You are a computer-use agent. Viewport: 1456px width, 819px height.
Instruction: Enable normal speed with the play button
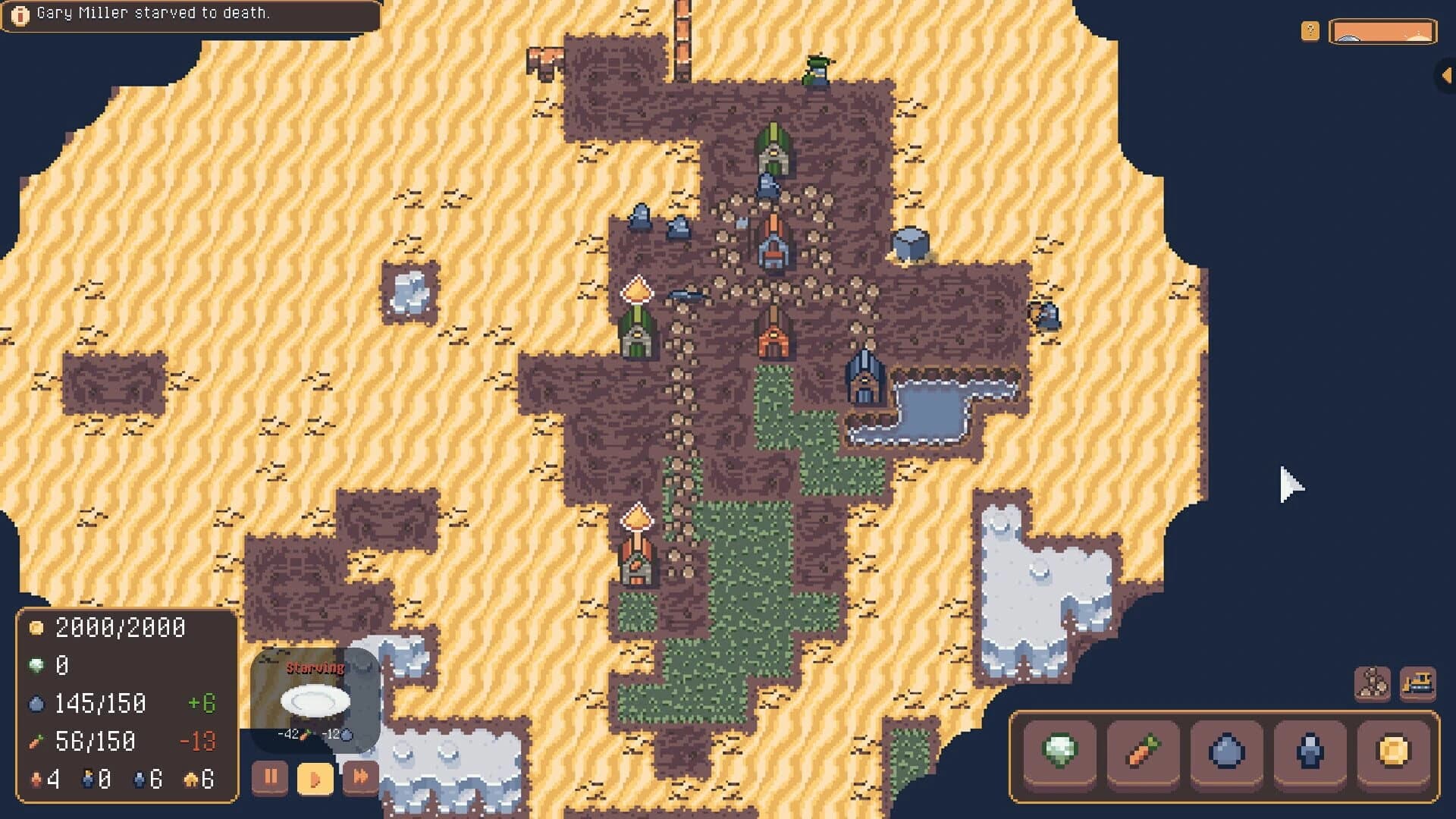click(316, 777)
